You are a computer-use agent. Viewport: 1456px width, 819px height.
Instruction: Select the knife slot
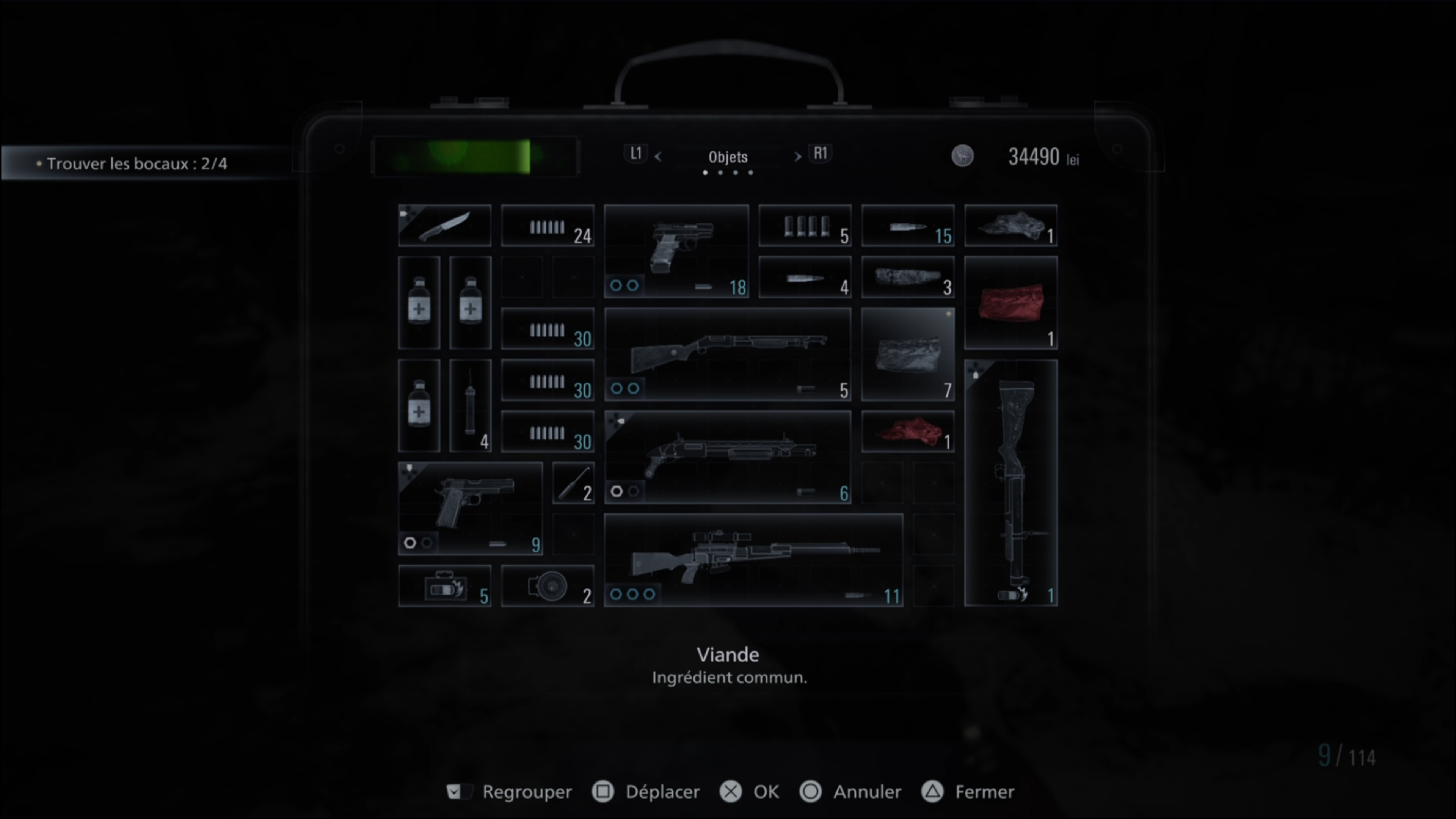[x=444, y=226]
